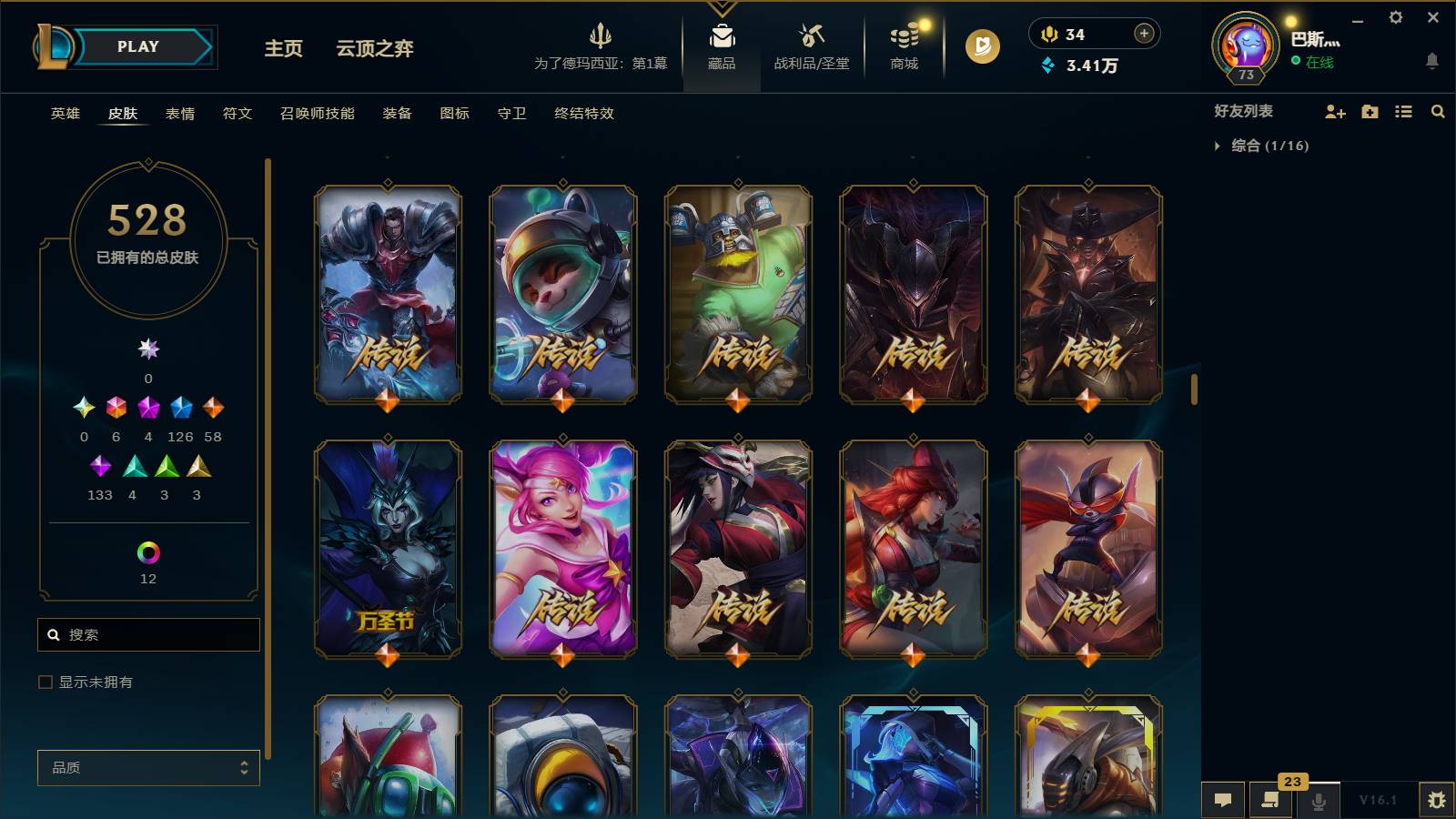Expand the 综合 (1/16) friends group
The height and width of the screenshot is (819, 1456).
point(1268,144)
